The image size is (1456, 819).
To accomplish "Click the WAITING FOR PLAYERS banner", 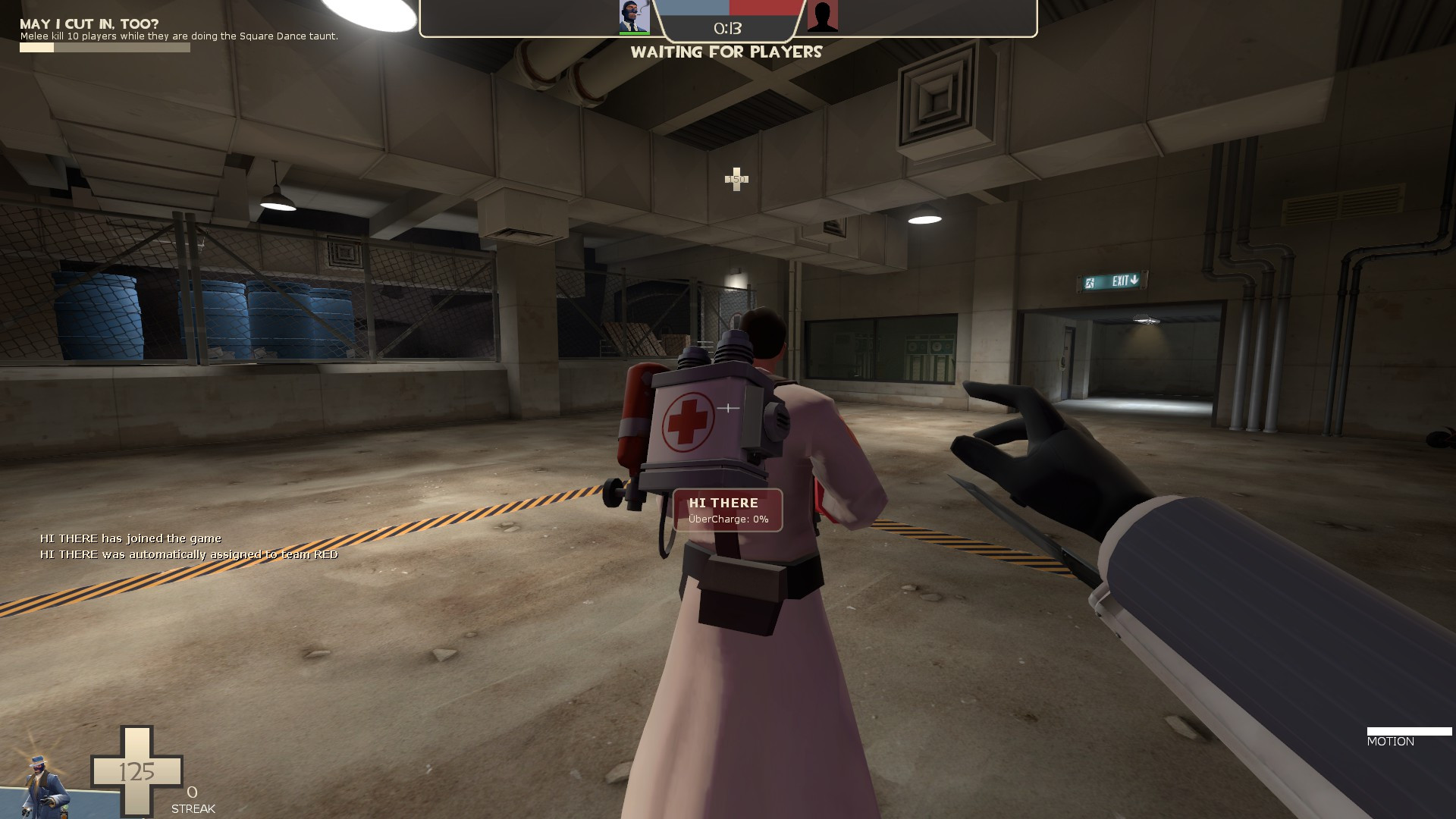I will pos(726,53).
